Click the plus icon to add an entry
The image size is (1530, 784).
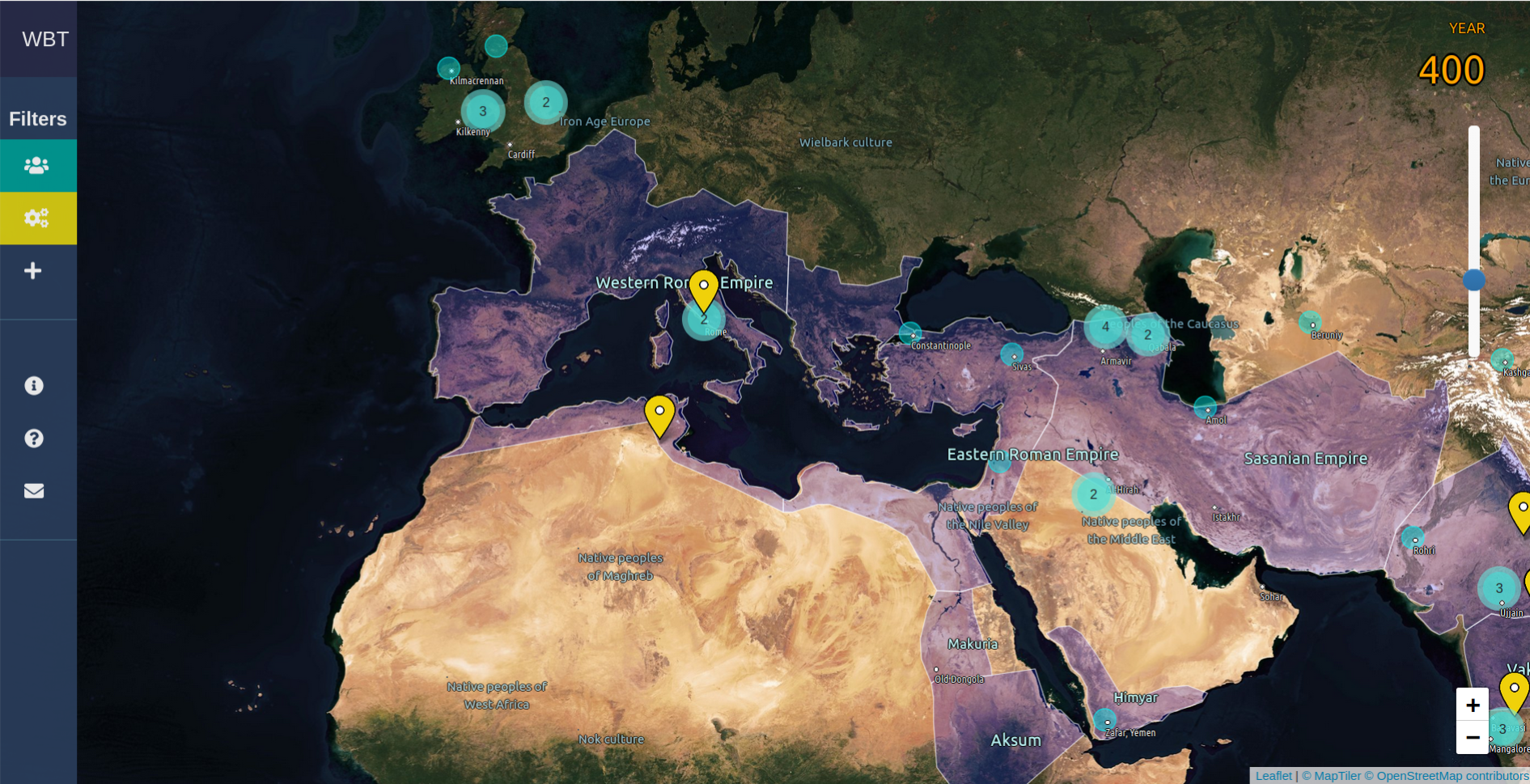pyautogui.click(x=33, y=270)
